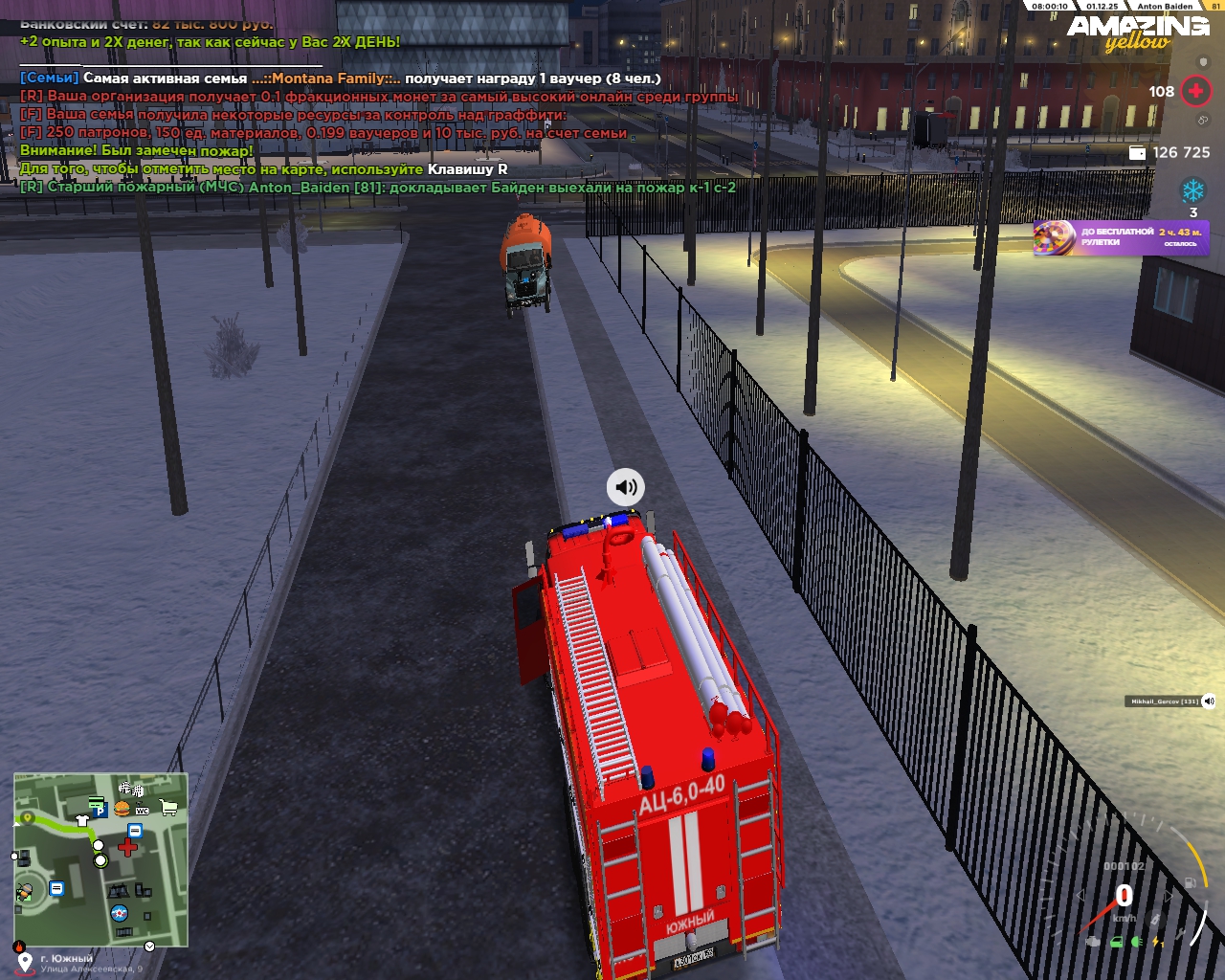This screenshot has width=1225, height=980.
Task: Click the minimap
Action: 100,859
